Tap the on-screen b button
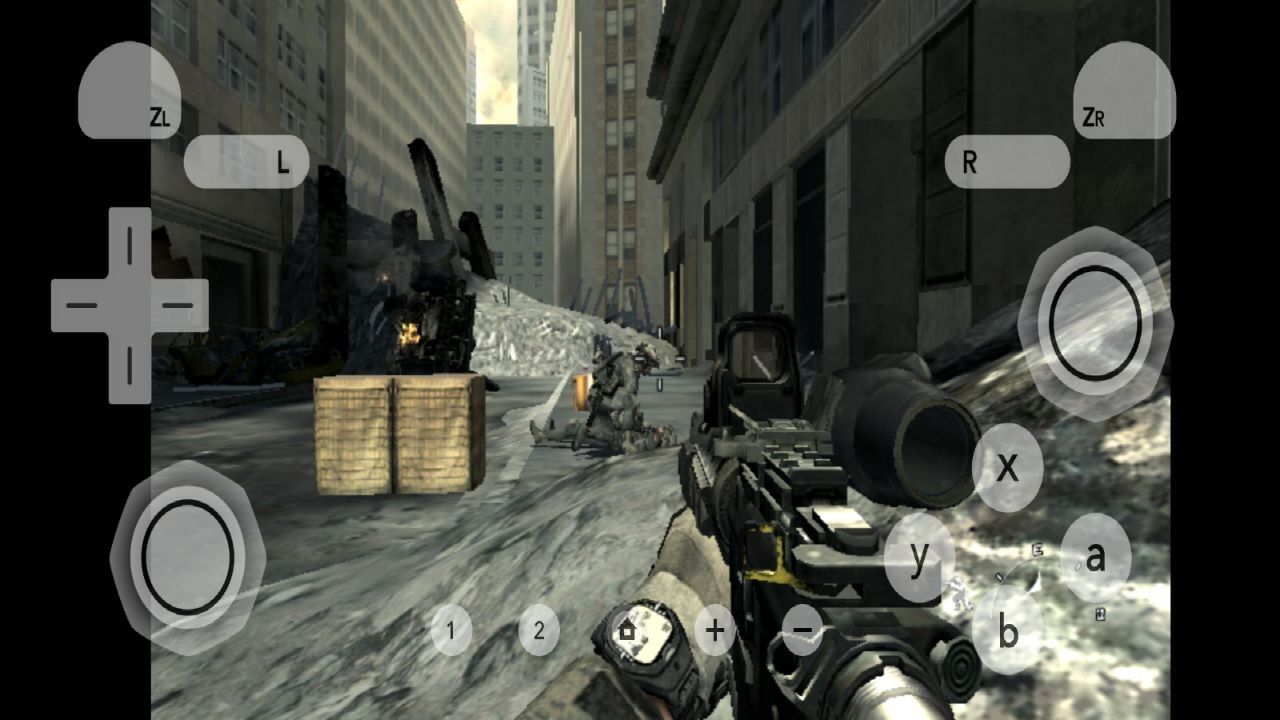This screenshot has height=720, width=1280. 1007,632
